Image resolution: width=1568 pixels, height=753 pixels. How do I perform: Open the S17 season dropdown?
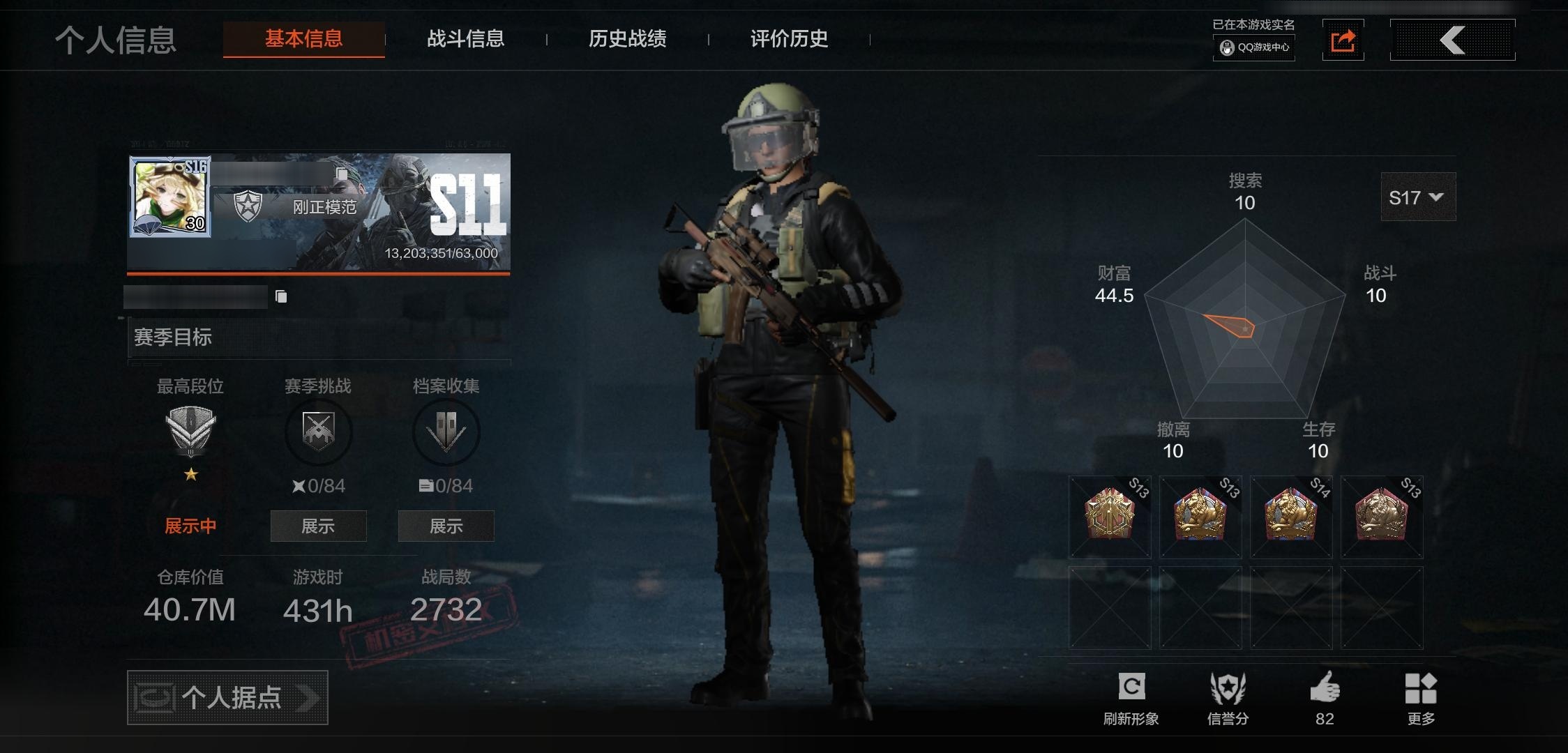point(1417,197)
